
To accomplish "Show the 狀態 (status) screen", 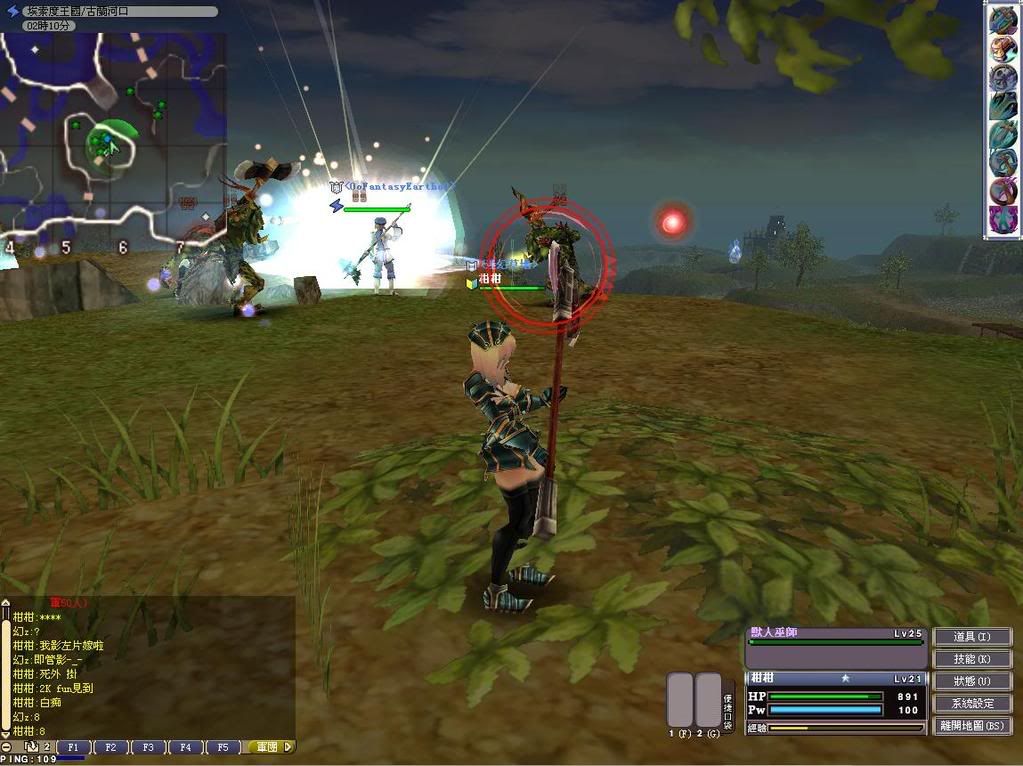I will (971, 681).
